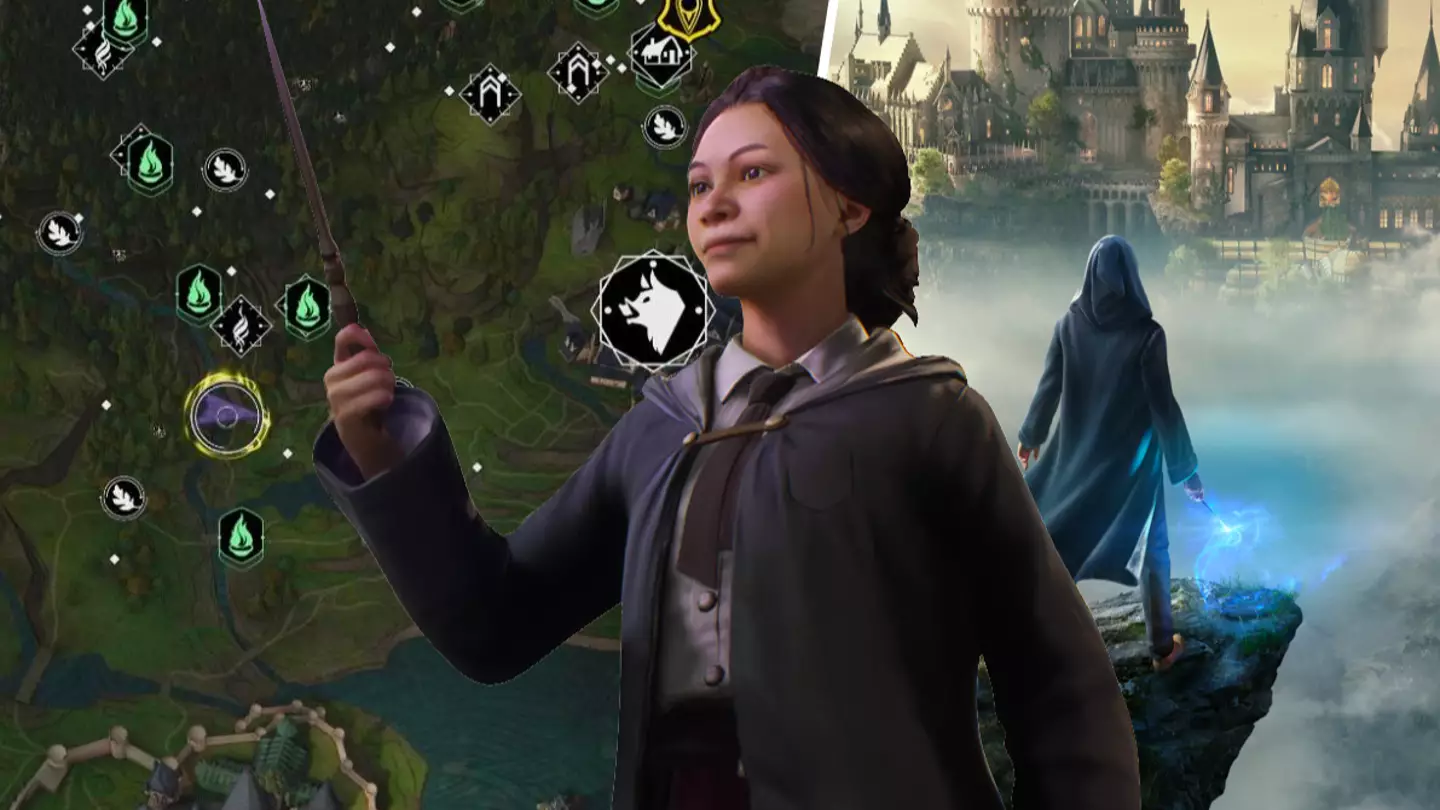Viewport: 1440px width, 810px height.
Task: Click the circular leaf collectible marker left of the wand
Action: tap(225, 170)
